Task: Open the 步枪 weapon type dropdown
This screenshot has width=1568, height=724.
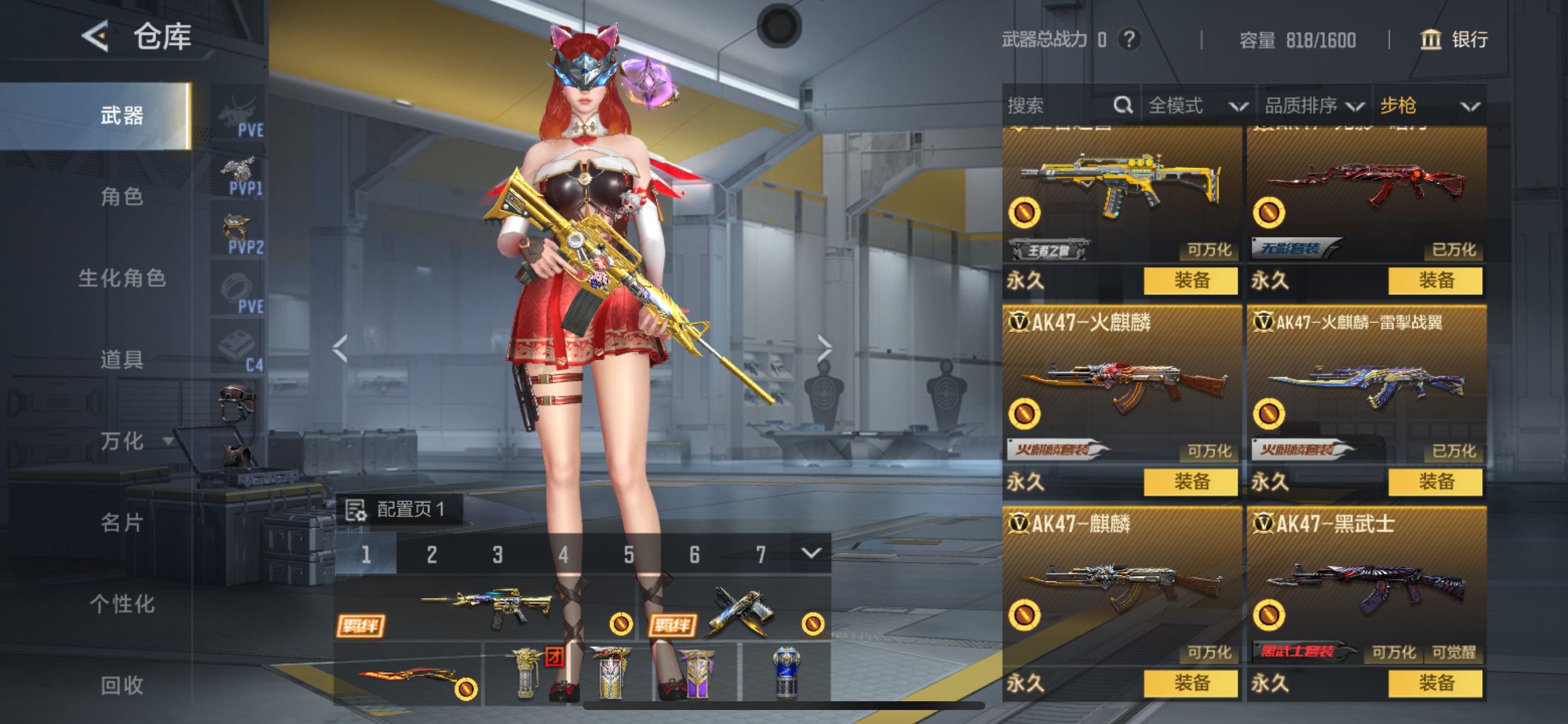Action: coord(1428,106)
